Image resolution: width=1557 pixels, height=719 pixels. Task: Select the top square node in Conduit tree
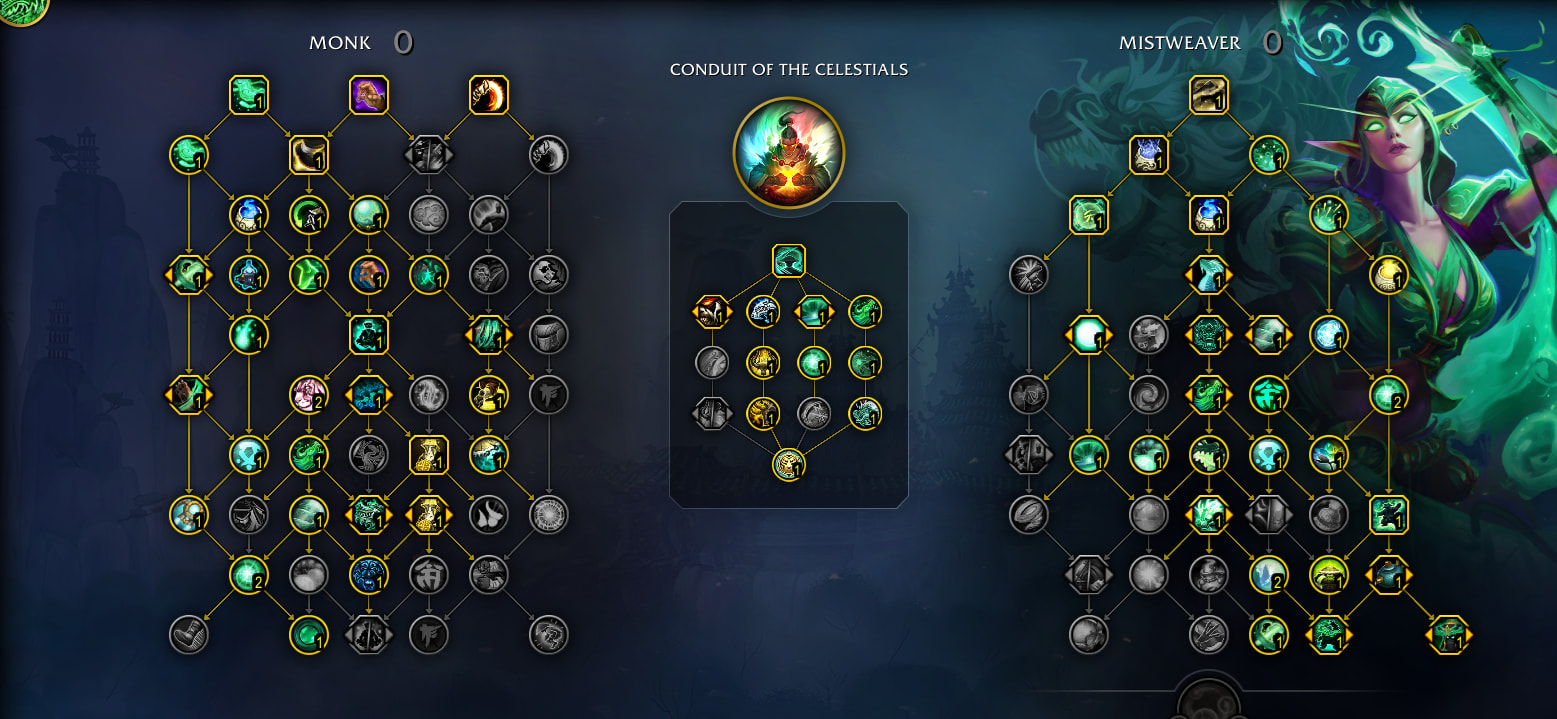(x=788, y=261)
